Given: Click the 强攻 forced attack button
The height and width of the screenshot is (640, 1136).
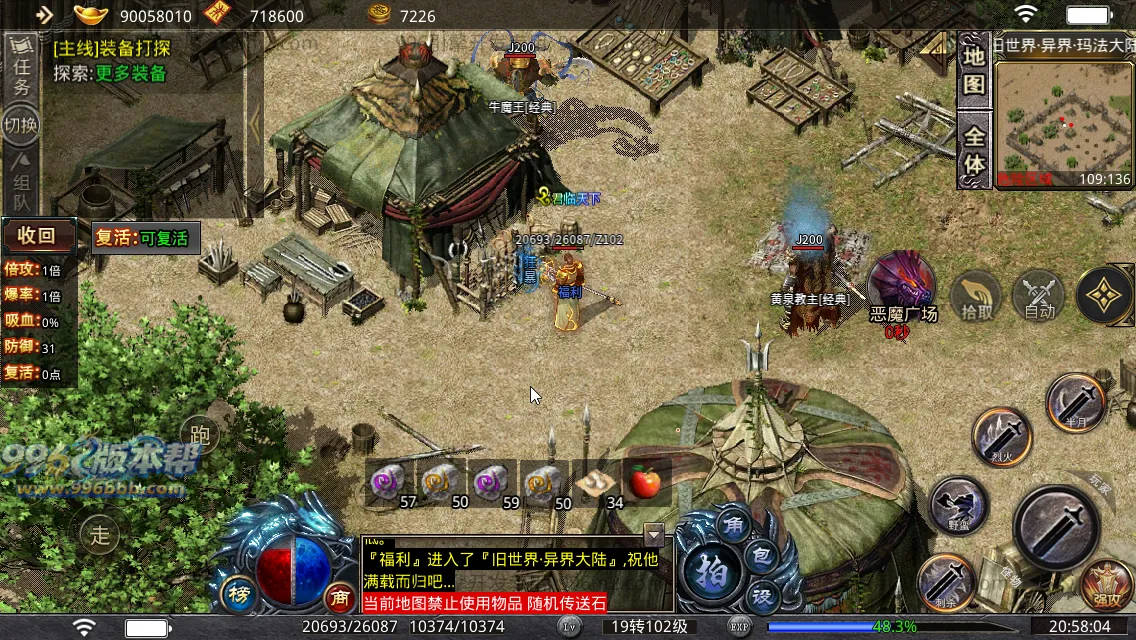Looking at the screenshot, I should 1106,587.
